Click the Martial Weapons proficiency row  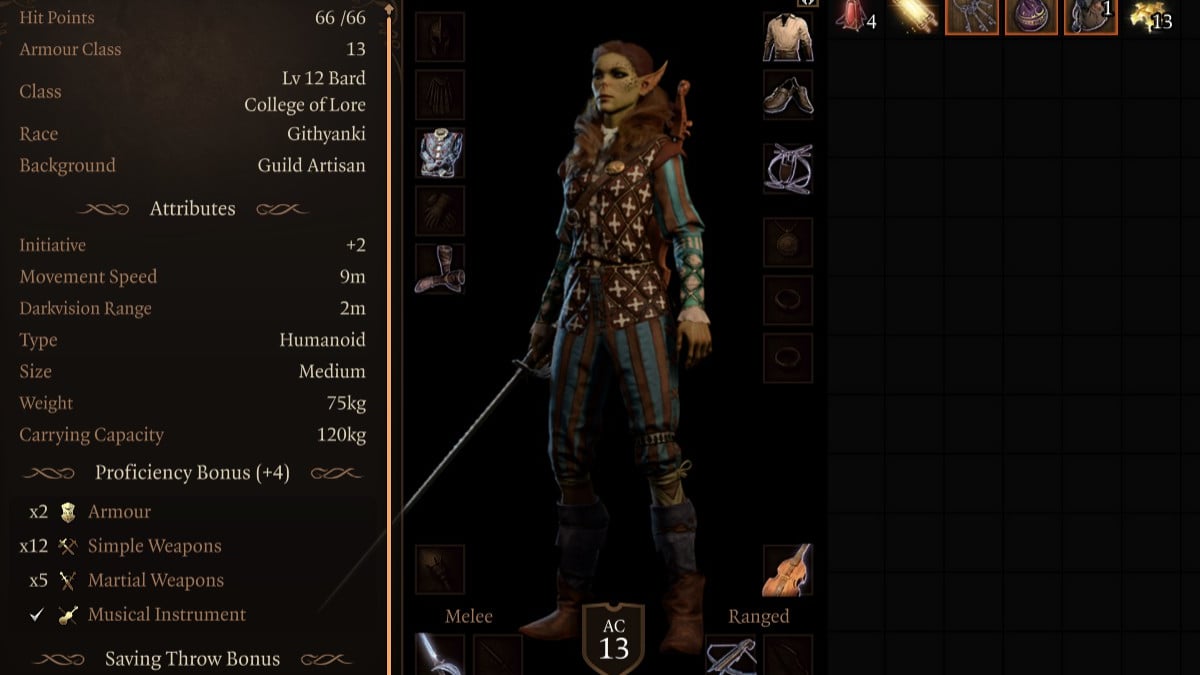(155, 580)
